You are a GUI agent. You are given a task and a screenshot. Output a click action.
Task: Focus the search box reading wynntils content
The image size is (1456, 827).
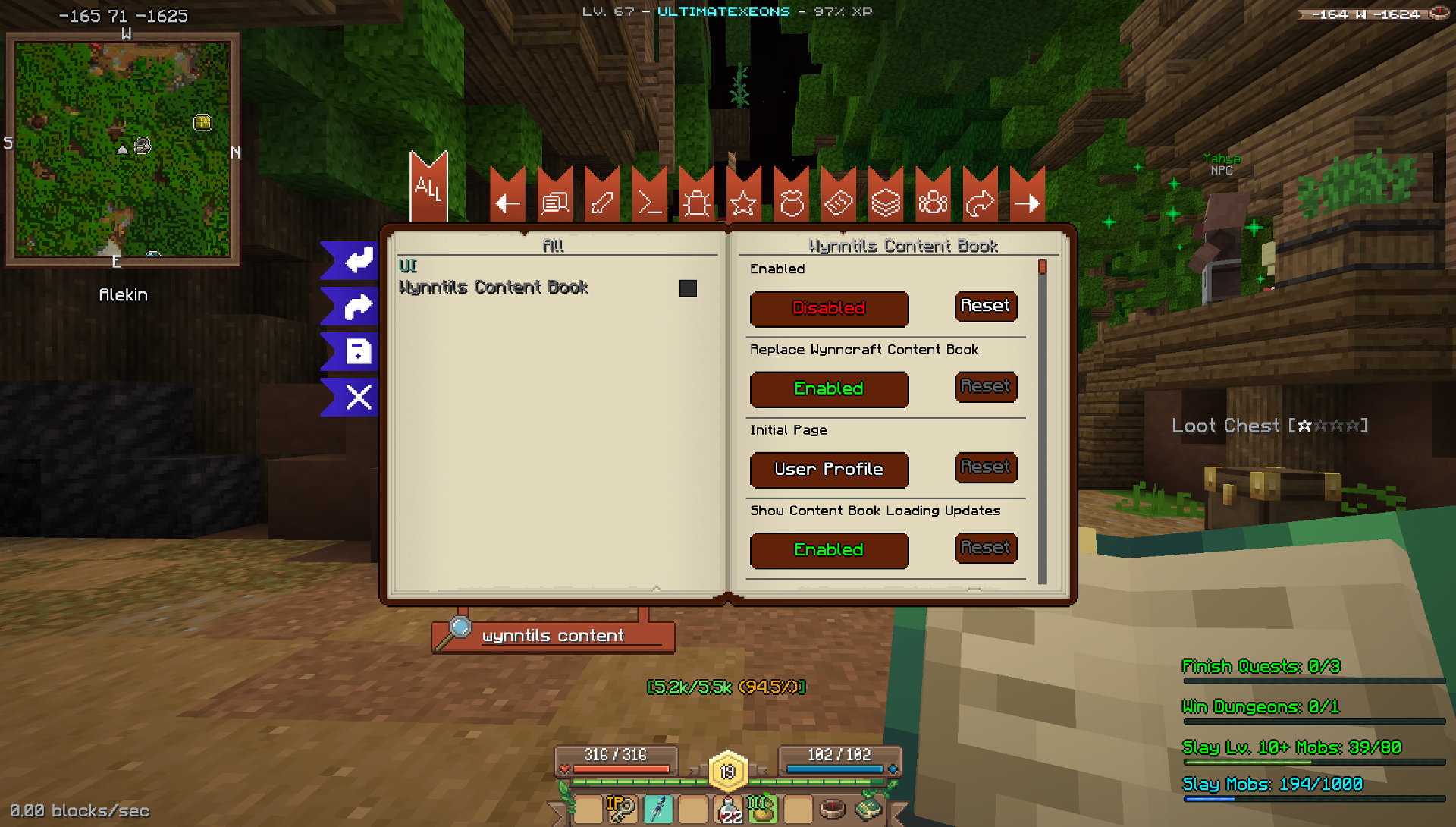tap(561, 637)
